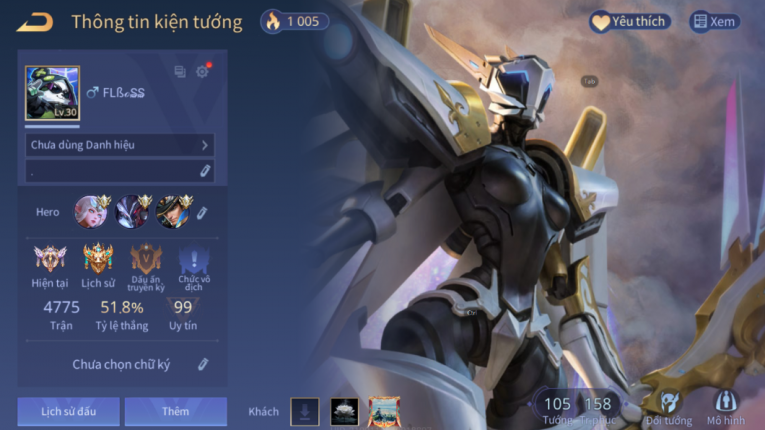Select the download arrow guest slot
The height and width of the screenshot is (430, 765).
[x=305, y=411]
